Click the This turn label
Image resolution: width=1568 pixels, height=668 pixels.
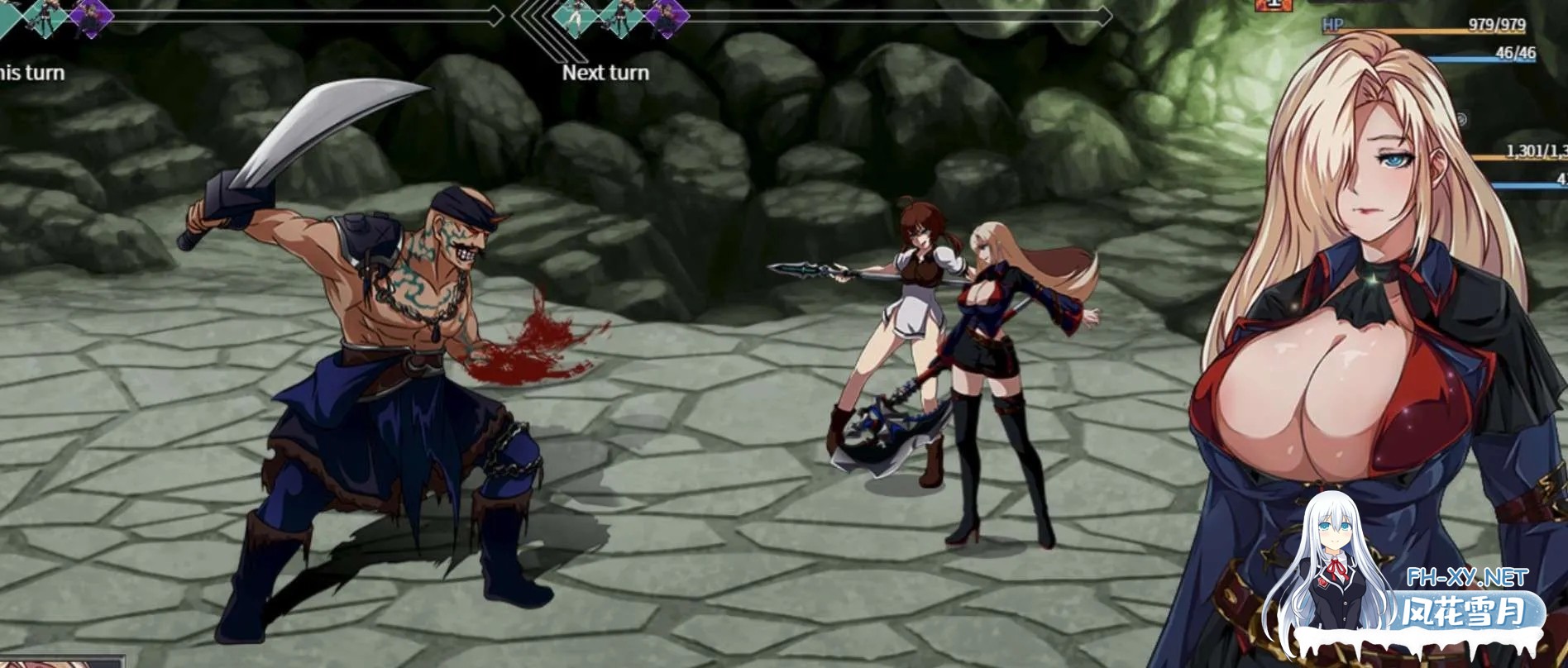click(31, 72)
